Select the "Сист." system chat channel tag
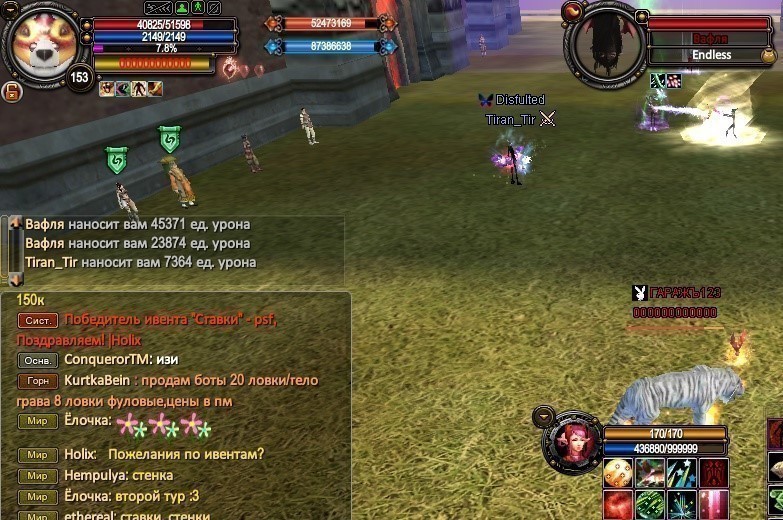This screenshot has width=783, height=520. 37,321
